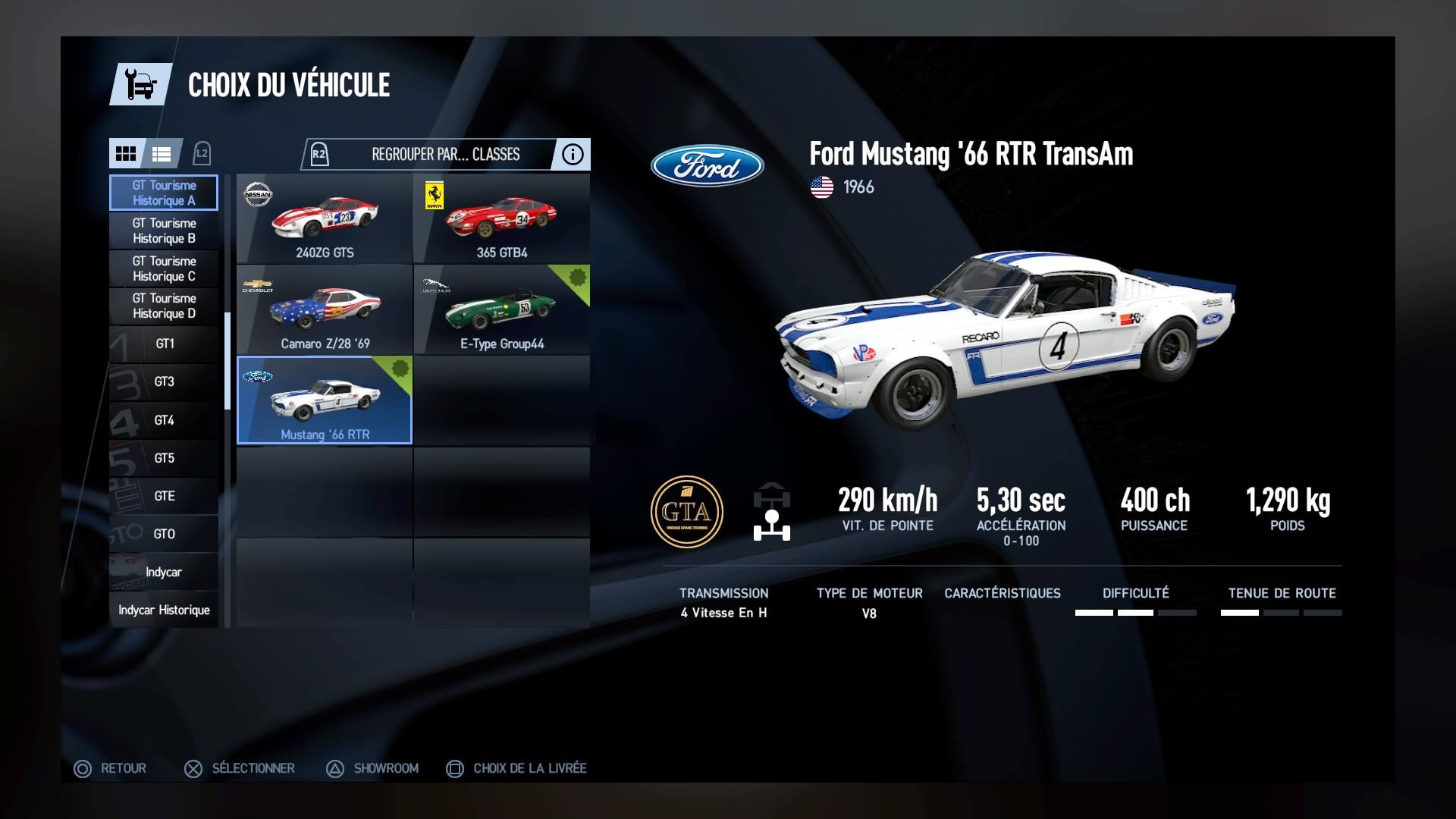The image size is (1456, 819).
Task: Select the Jaguar E-Type Group44 tile
Action: 501,310
